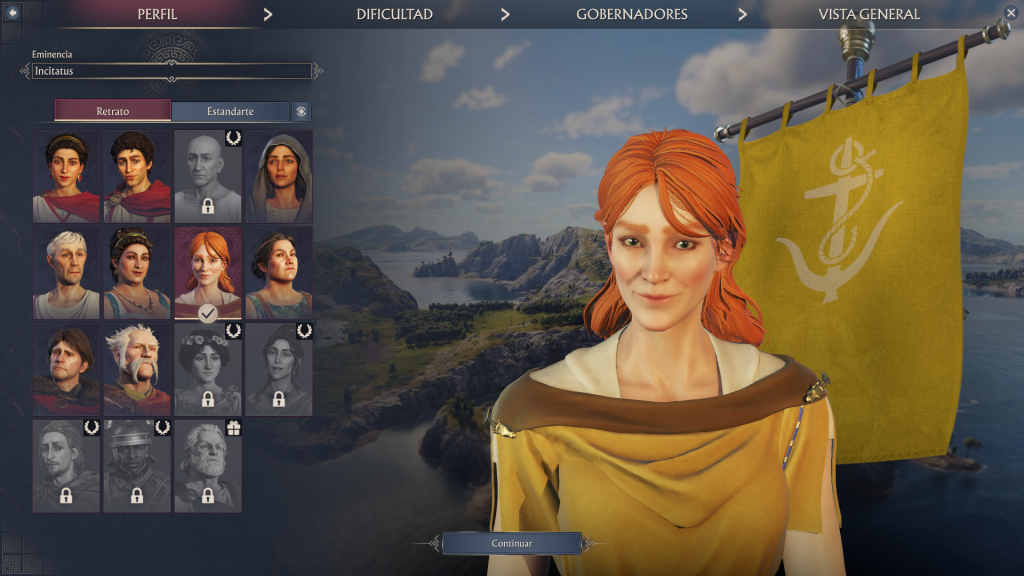Pick the locked flower-crown woman portrait
The height and width of the screenshot is (576, 1024).
pyautogui.click(x=208, y=369)
